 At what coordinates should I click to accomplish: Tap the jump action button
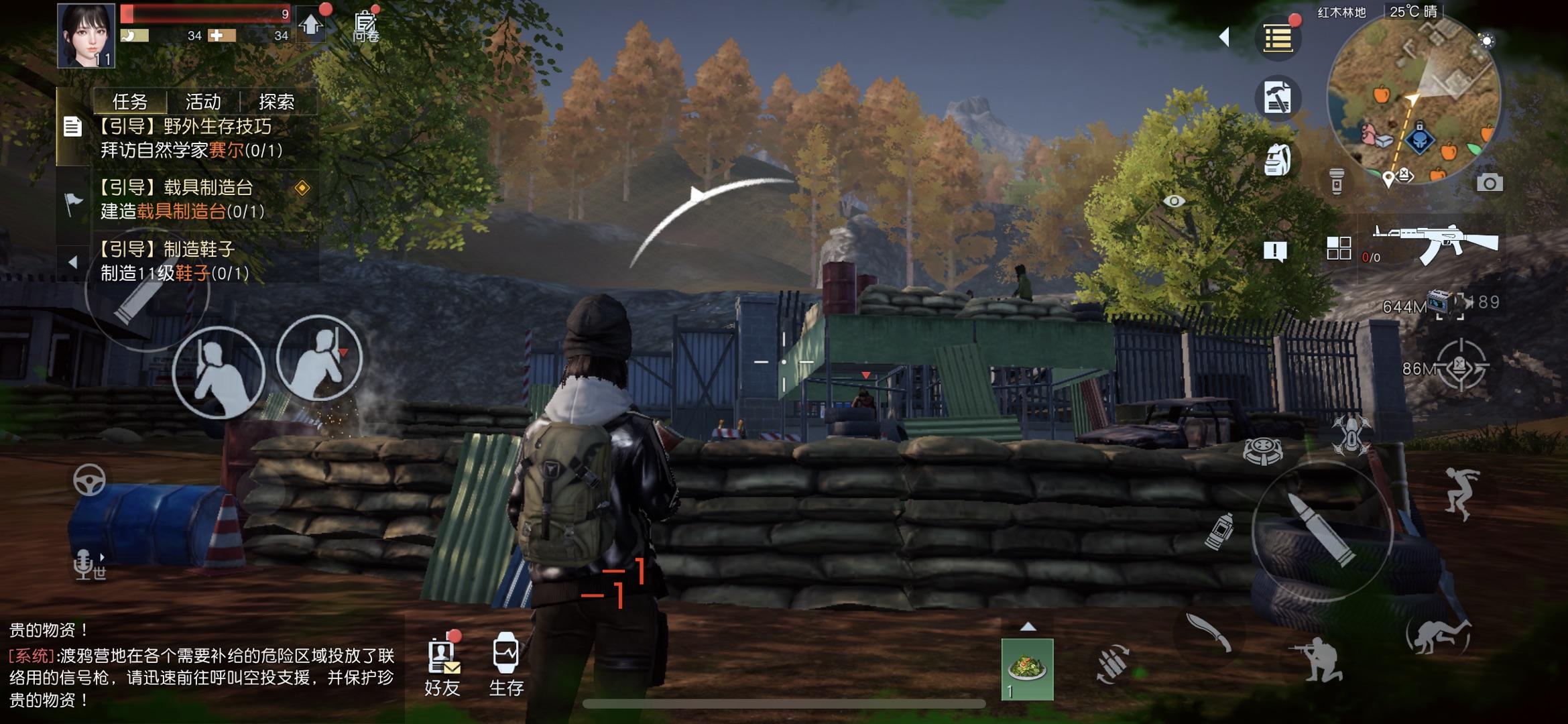(1460, 493)
